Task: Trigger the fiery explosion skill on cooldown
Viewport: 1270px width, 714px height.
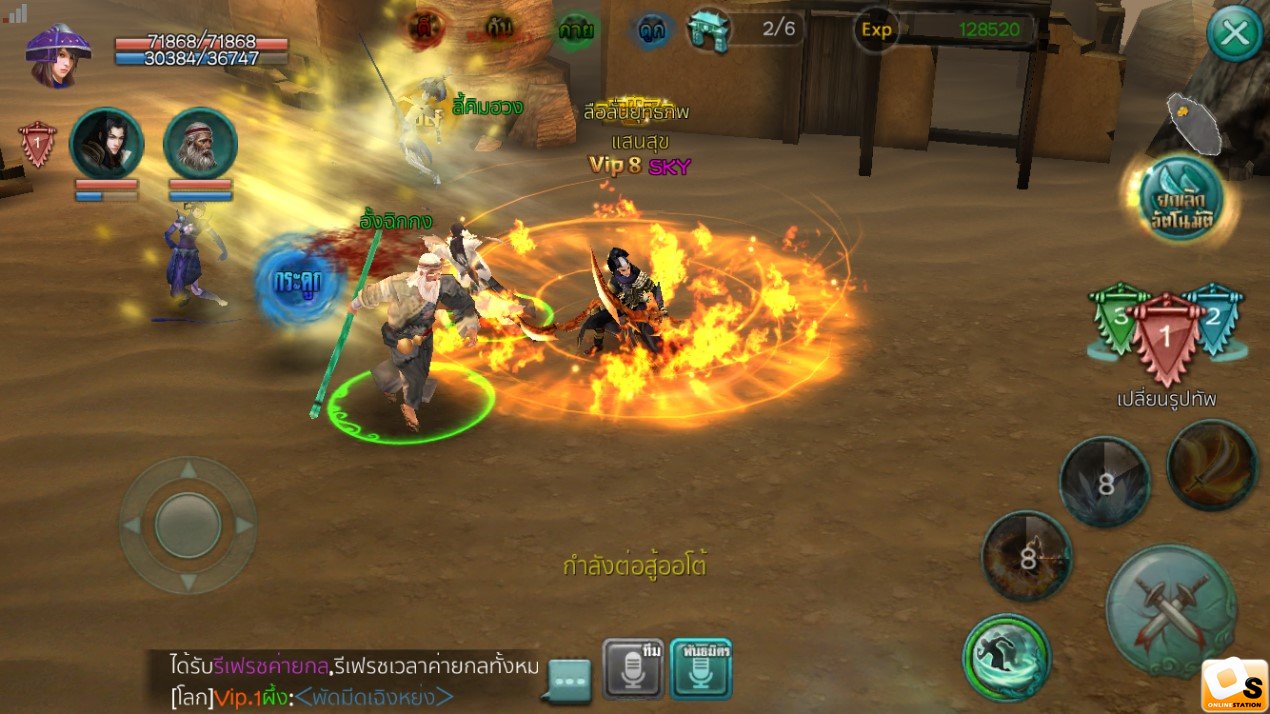Action: [1026, 556]
